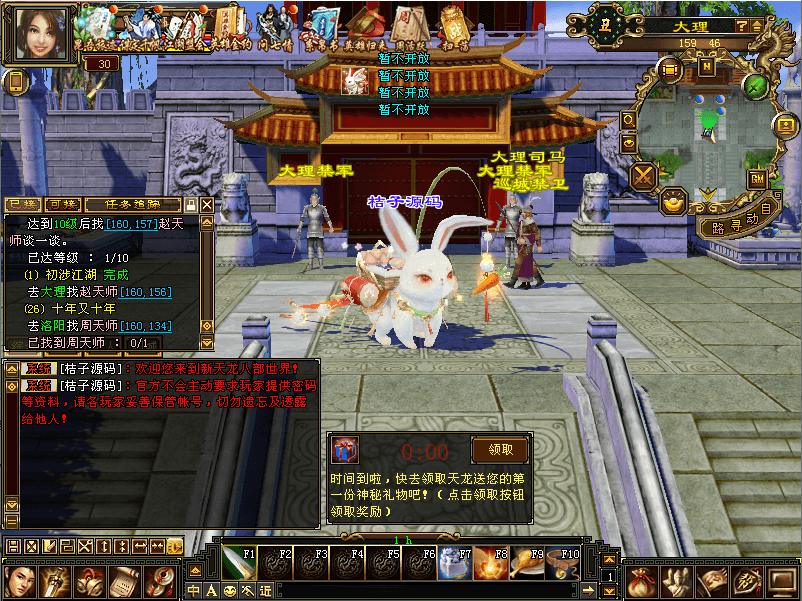
Task: Toggle the quest tracker lock icon
Action: [x=191, y=205]
